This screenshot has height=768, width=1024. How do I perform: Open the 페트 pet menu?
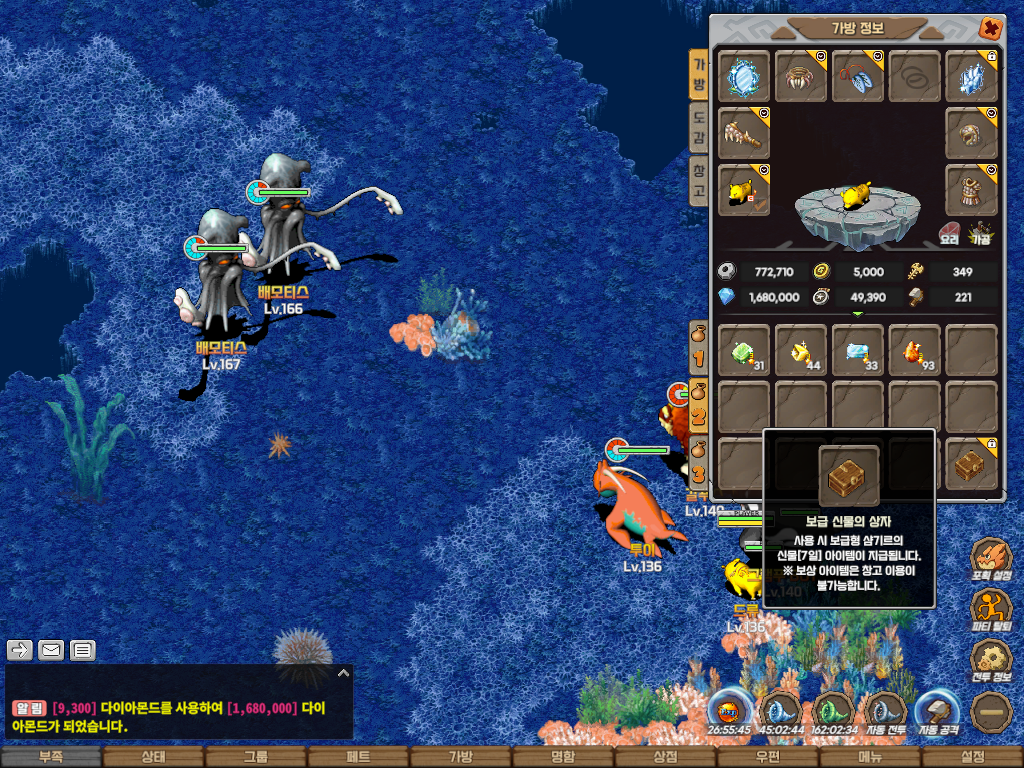pos(357,758)
